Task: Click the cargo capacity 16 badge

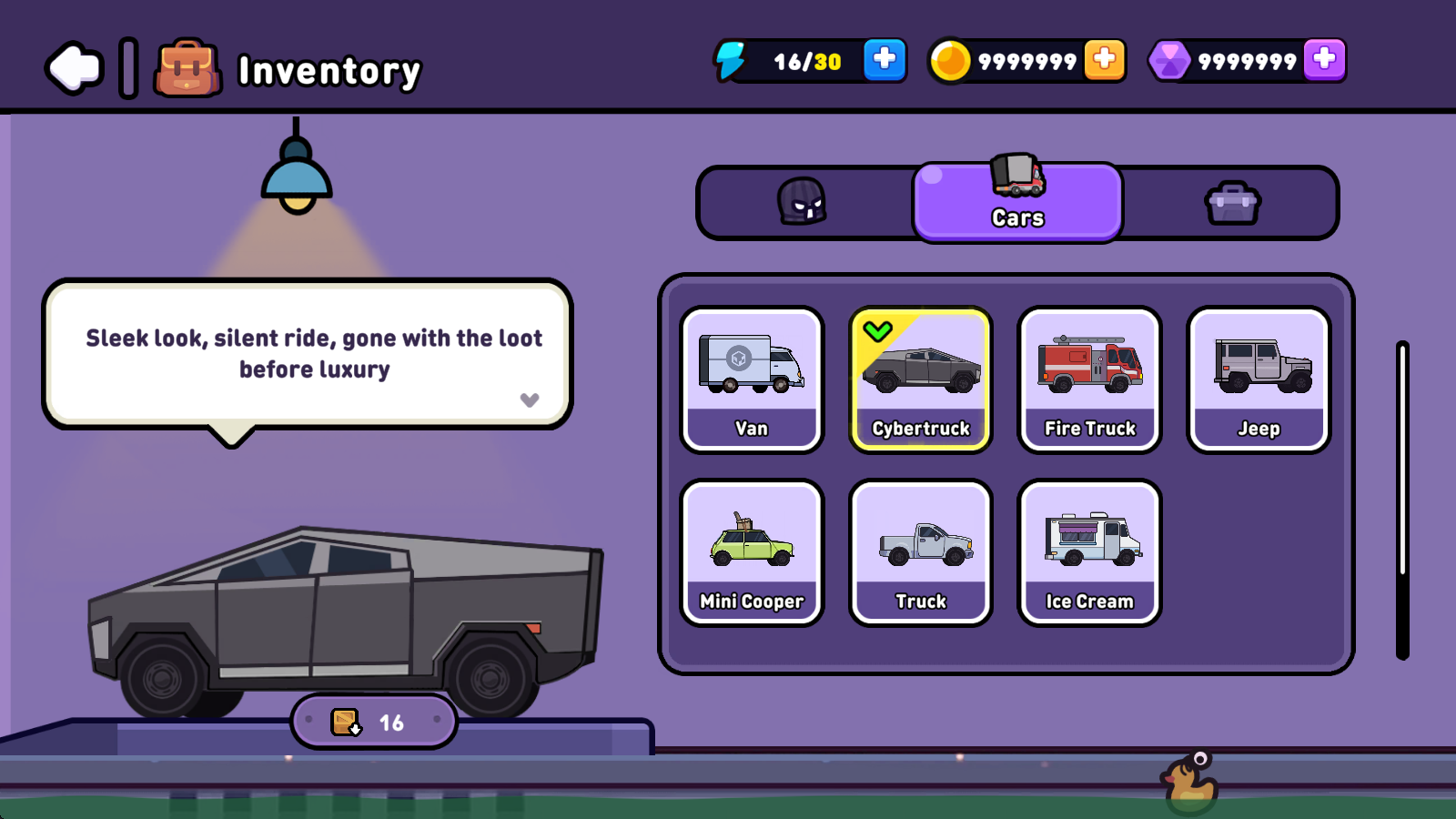Action: pyautogui.click(x=374, y=722)
